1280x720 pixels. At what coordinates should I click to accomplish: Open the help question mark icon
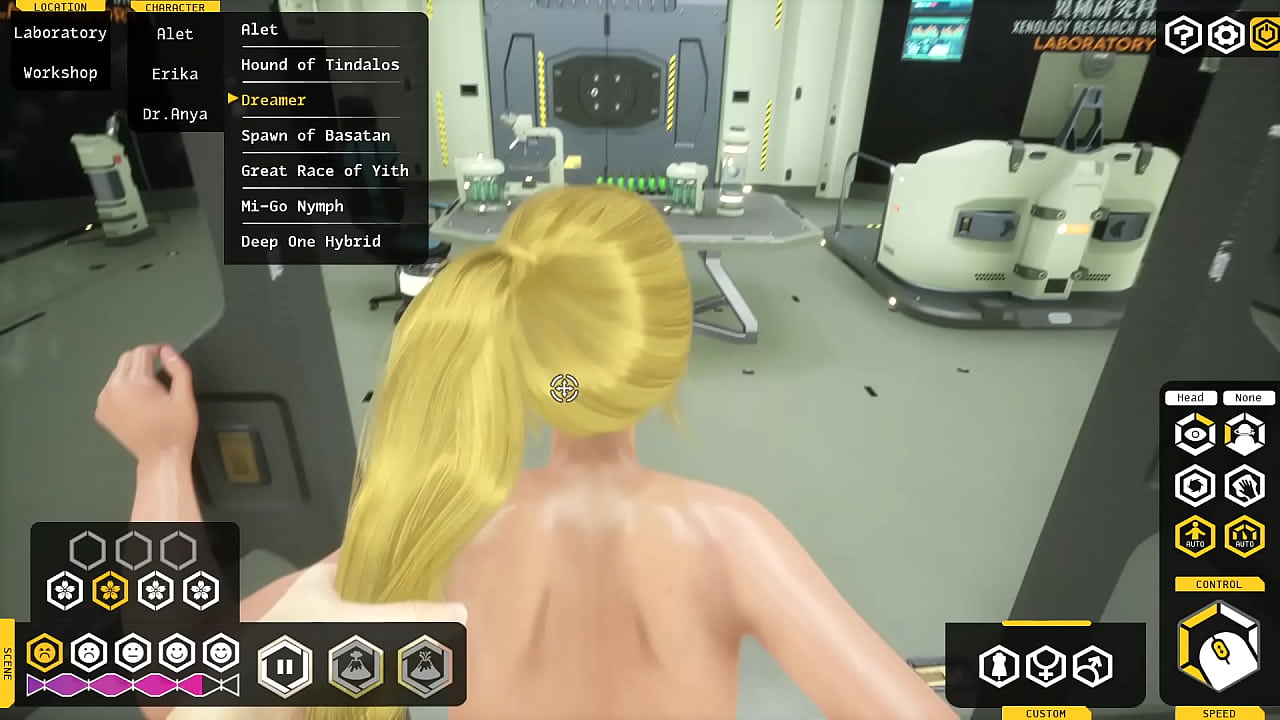[1183, 36]
